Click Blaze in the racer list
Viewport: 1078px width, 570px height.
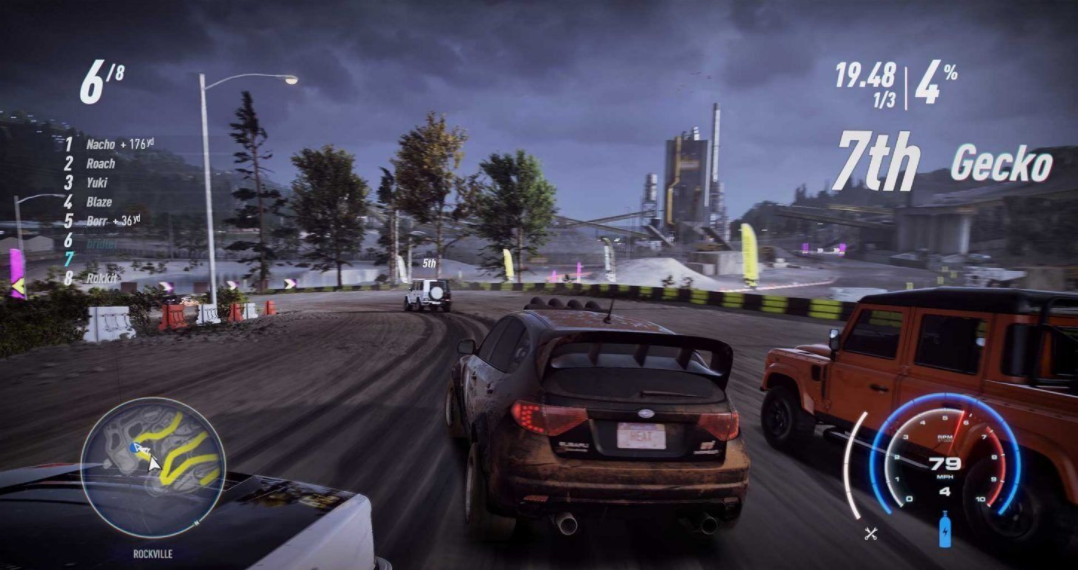point(100,202)
